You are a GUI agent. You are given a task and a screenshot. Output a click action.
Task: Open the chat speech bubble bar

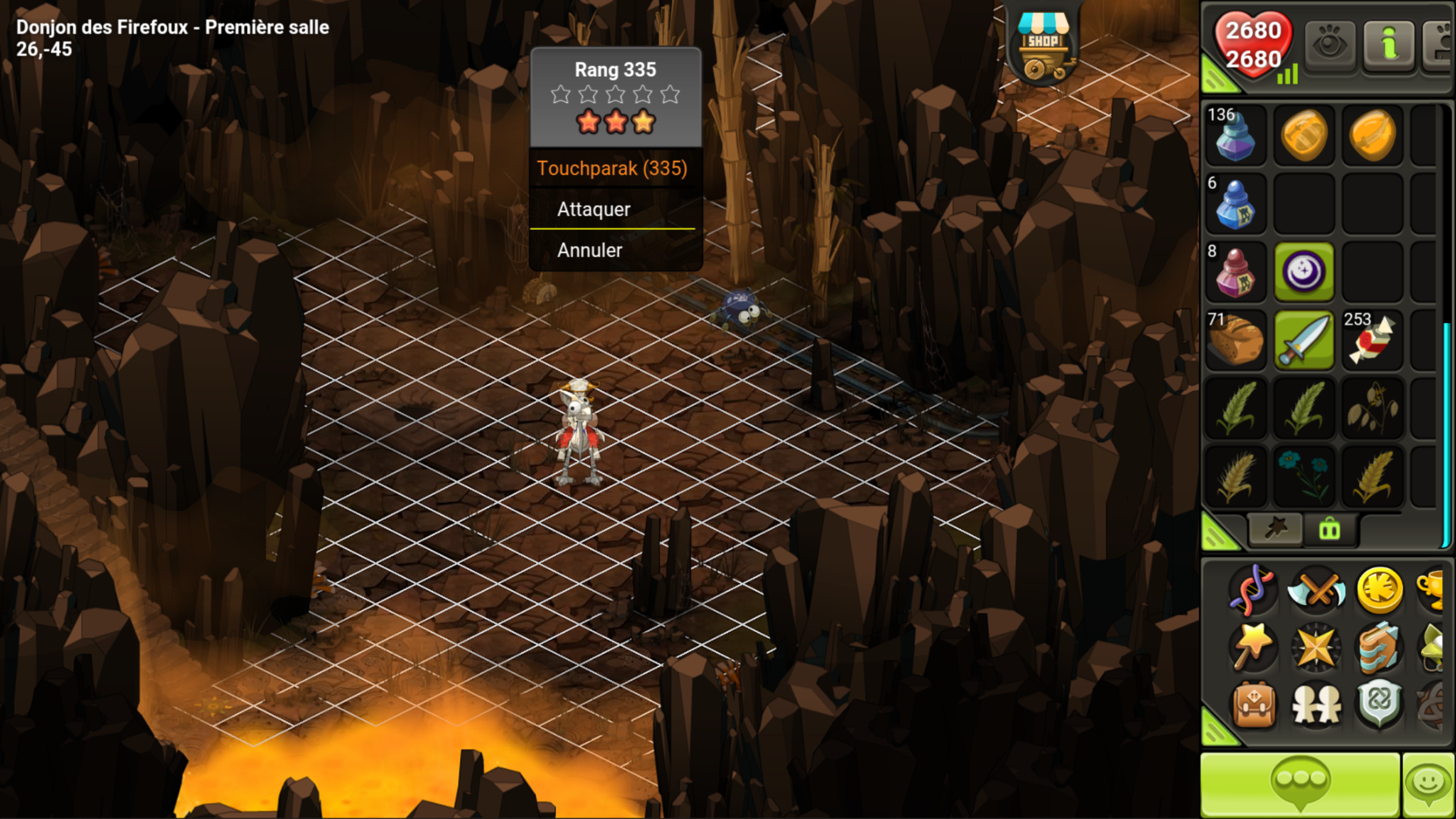(x=1300, y=785)
